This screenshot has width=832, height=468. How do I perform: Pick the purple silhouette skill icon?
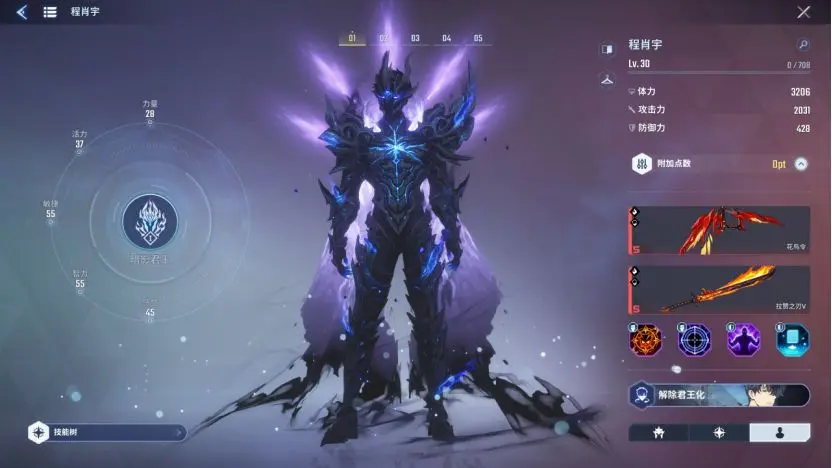pyautogui.click(x=744, y=341)
